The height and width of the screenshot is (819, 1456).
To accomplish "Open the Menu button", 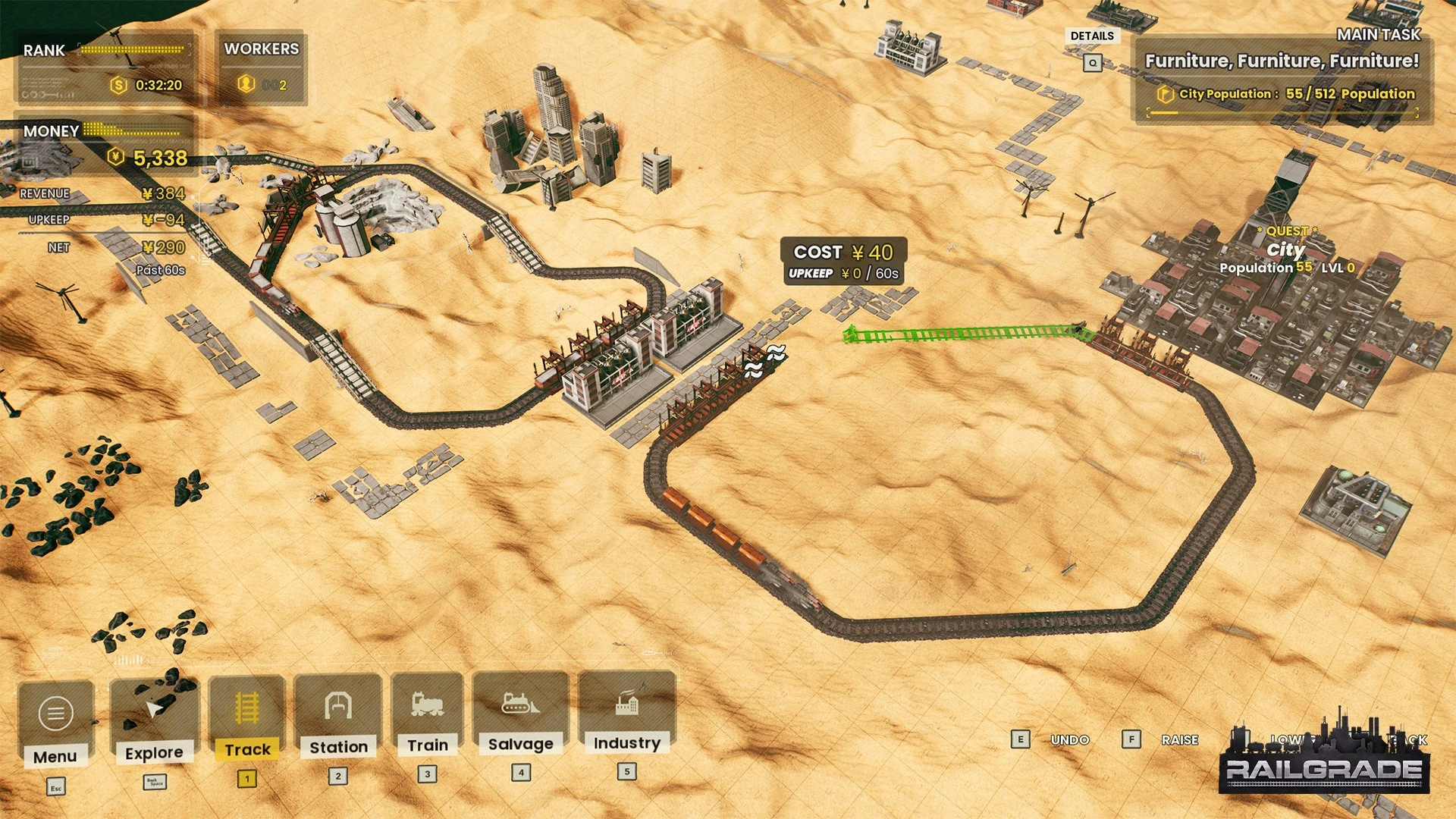I will click(55, 723).
